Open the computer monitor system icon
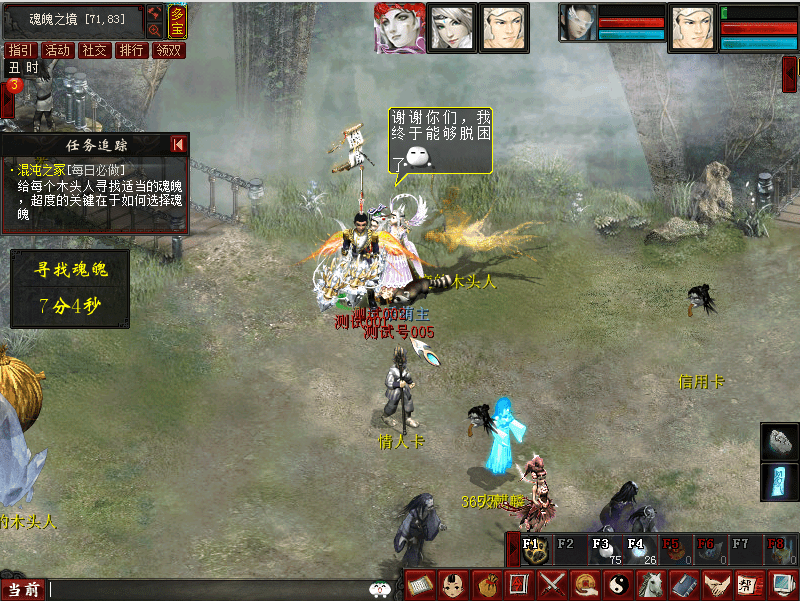800x601 pixels. click(x=780, y=585)
